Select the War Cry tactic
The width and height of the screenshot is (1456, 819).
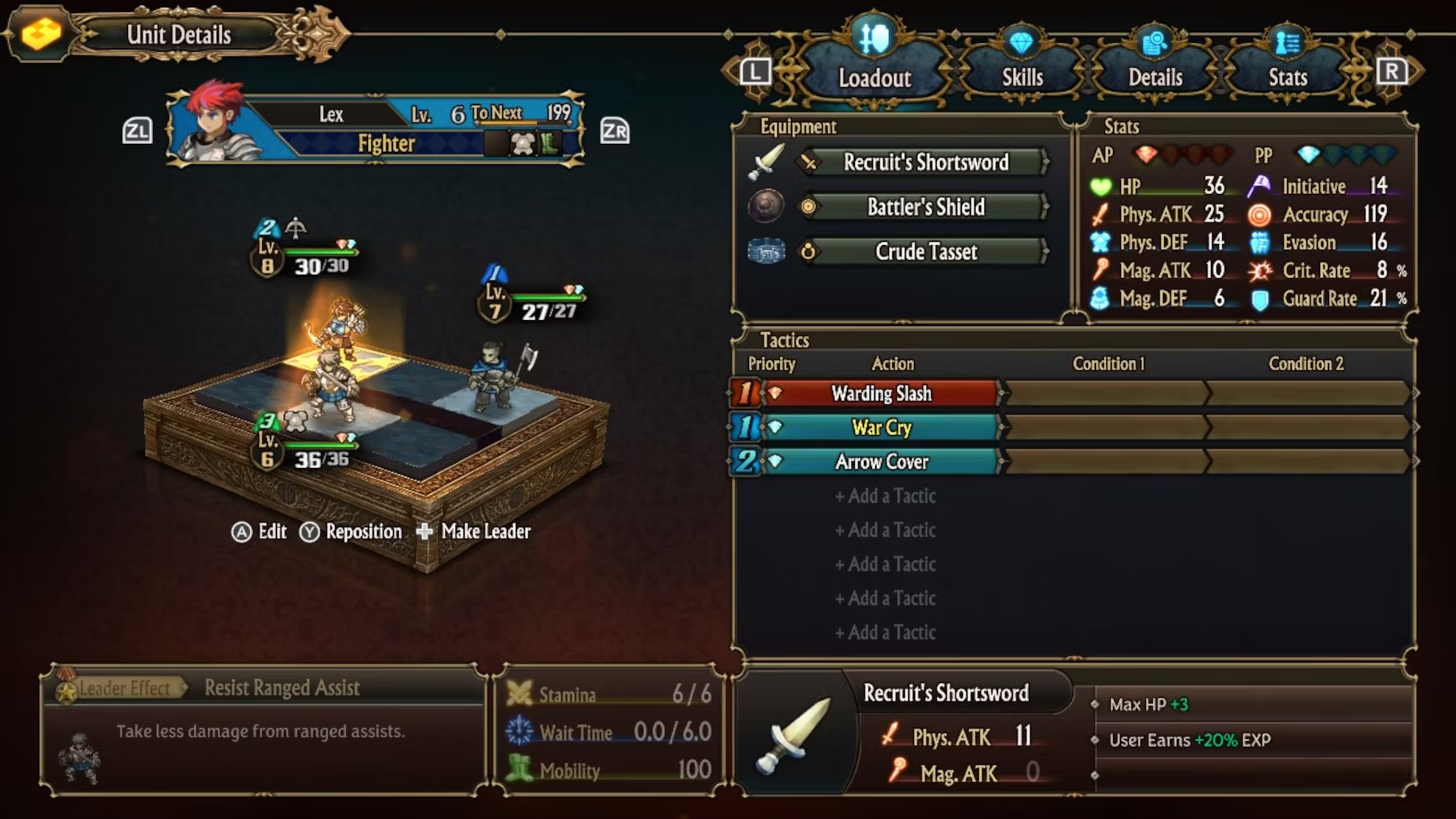(x=881, y=428)
